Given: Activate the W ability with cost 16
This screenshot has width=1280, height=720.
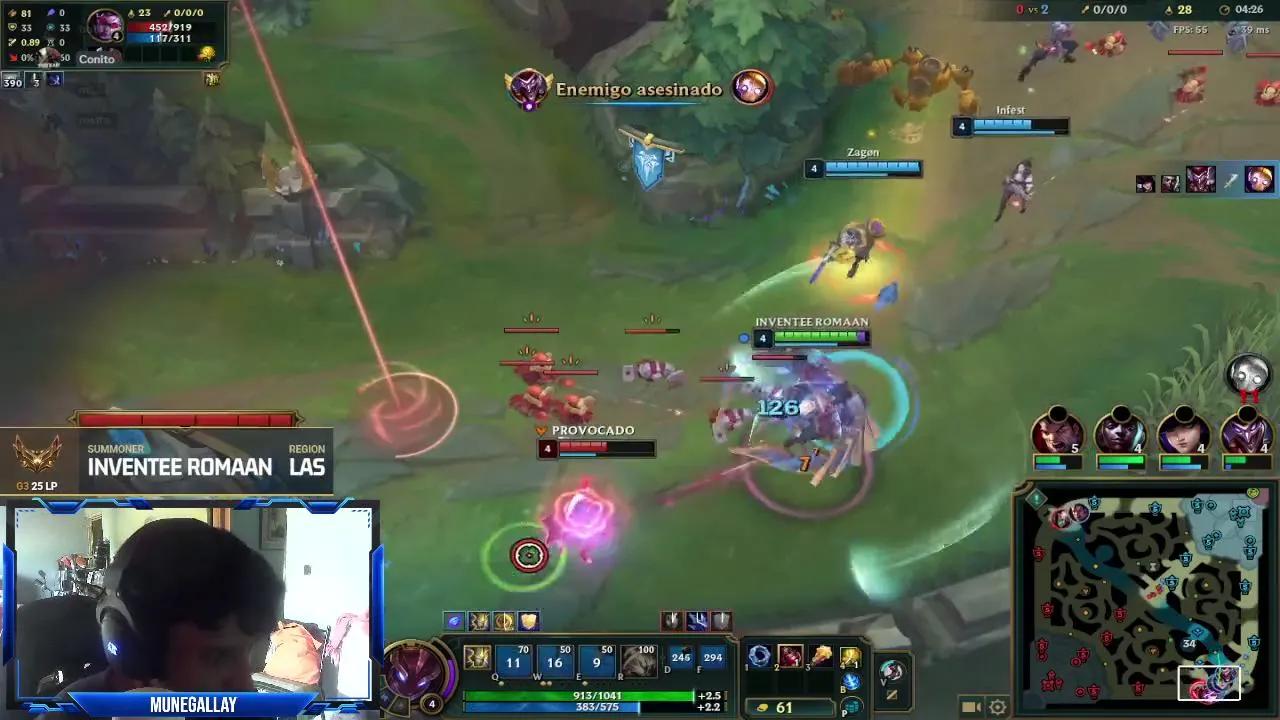Looking at the screenshot, I should (x=554, y=661).
